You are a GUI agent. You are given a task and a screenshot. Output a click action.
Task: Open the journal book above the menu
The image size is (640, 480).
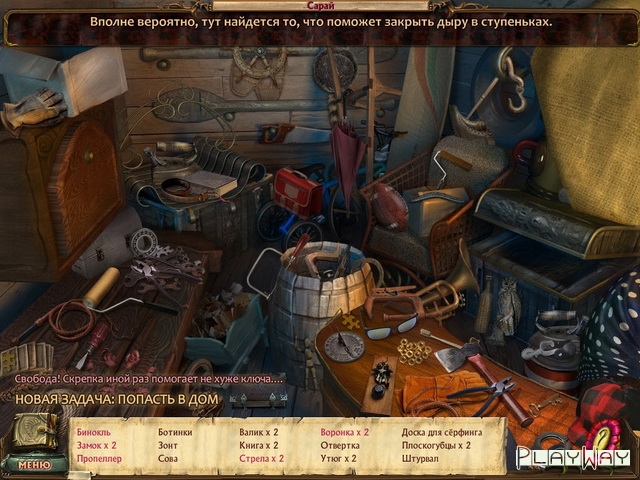pos(33,434)
